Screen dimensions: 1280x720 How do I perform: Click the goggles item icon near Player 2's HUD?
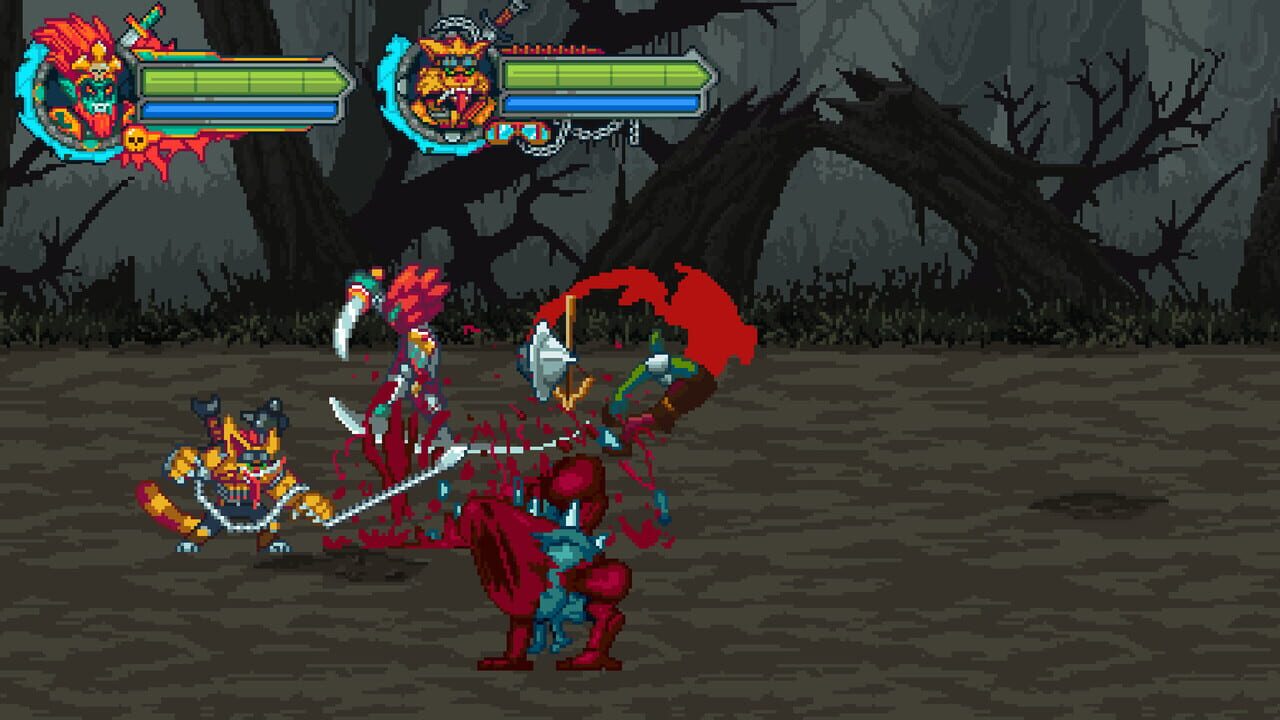point(520,133)
